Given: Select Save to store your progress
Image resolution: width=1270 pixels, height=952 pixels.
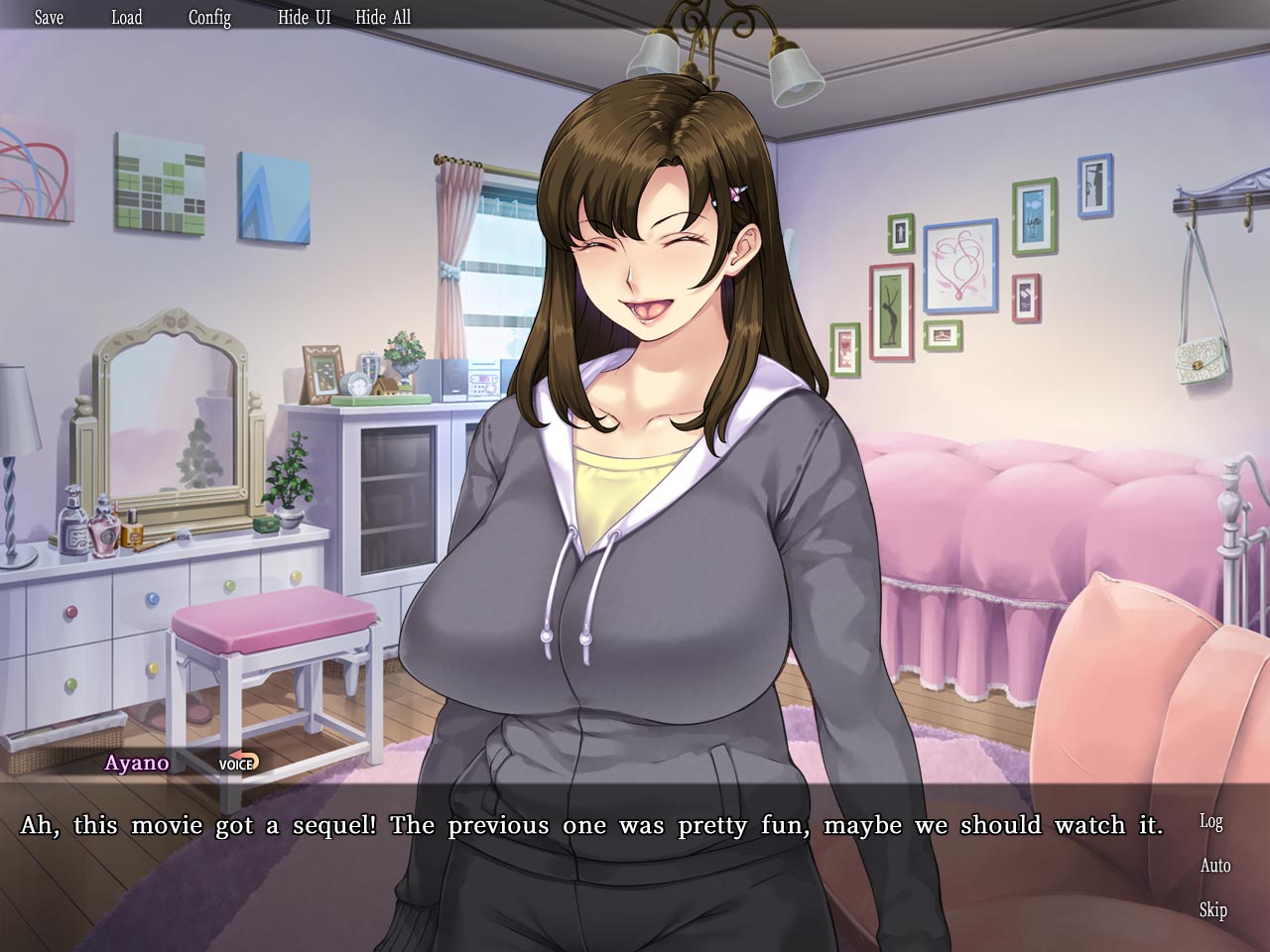Looking at the screenshot, I should [x=48, y=17].
